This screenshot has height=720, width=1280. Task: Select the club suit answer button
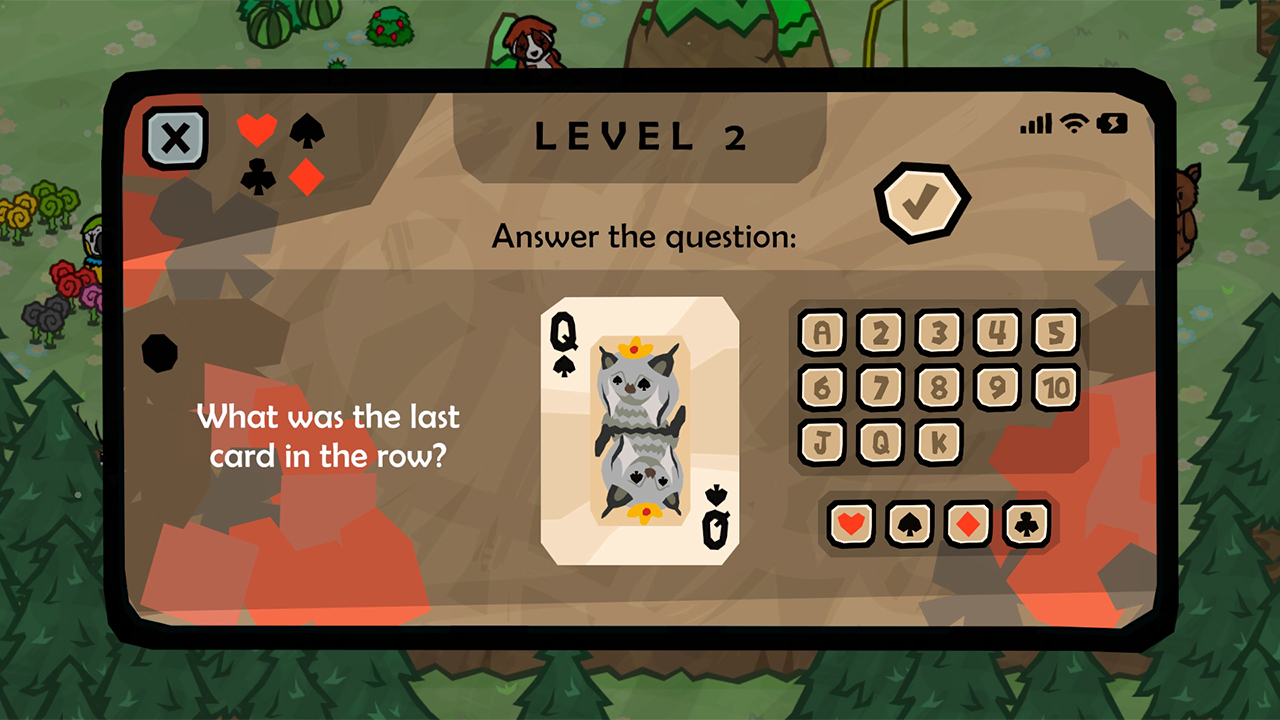pyautogui.click(x=1027, y=523)
